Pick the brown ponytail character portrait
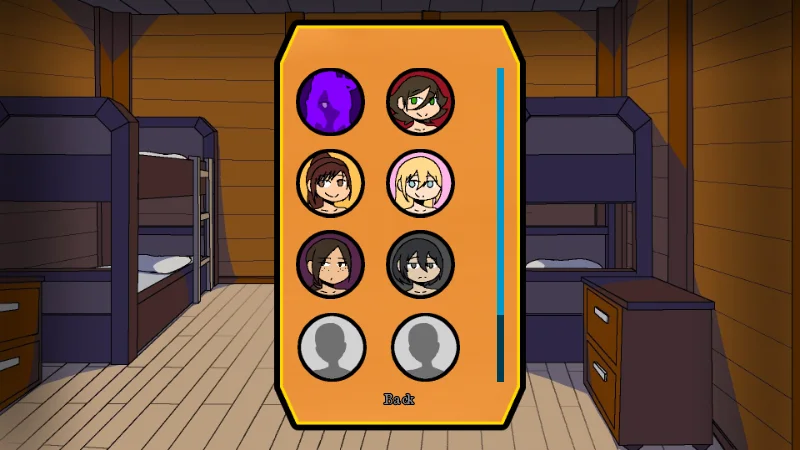The width and height of the screenshot is (800, 450). pos(331,183)
